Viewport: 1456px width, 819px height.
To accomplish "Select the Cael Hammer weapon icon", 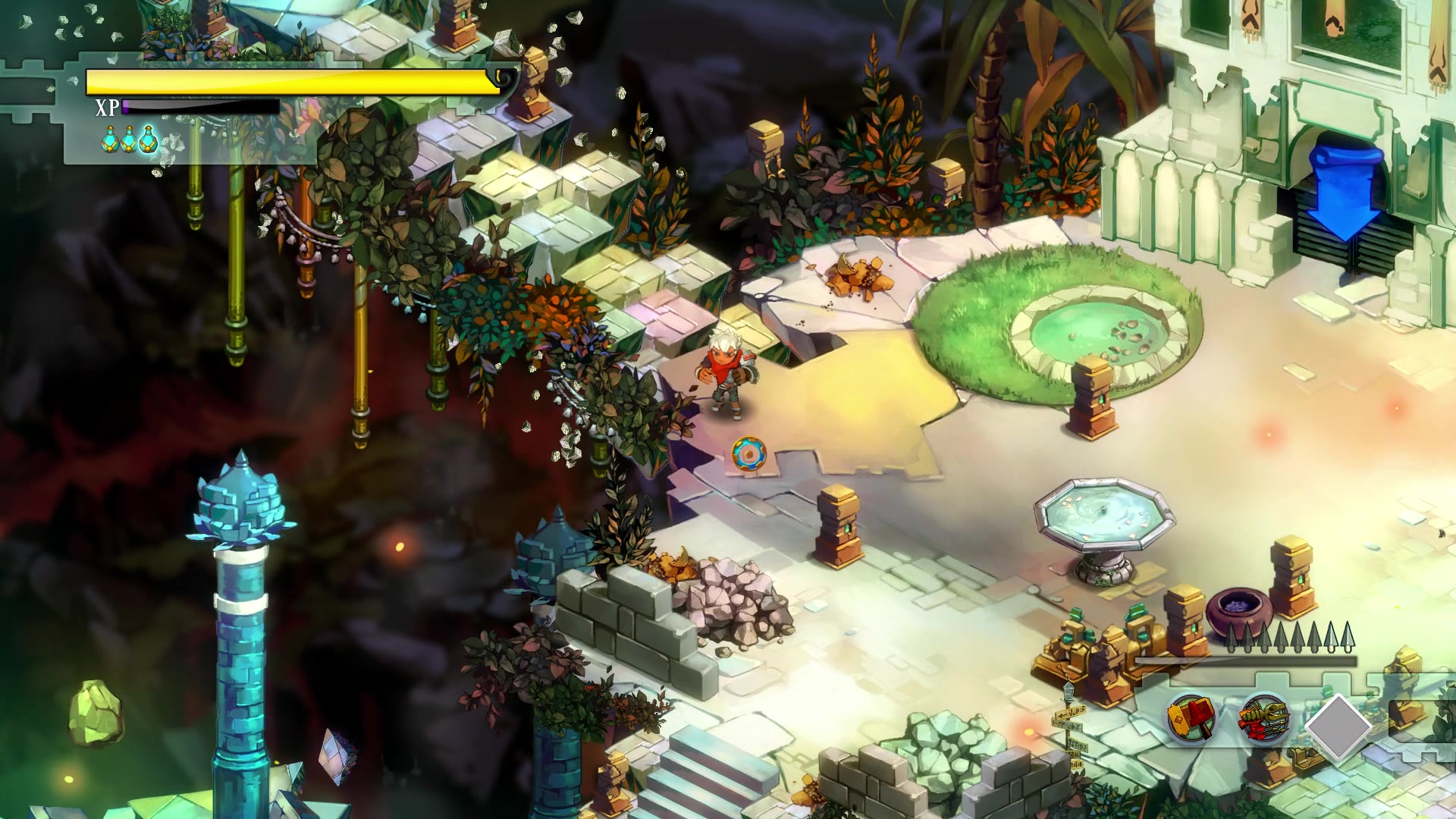I will [x=1192, y=717].
